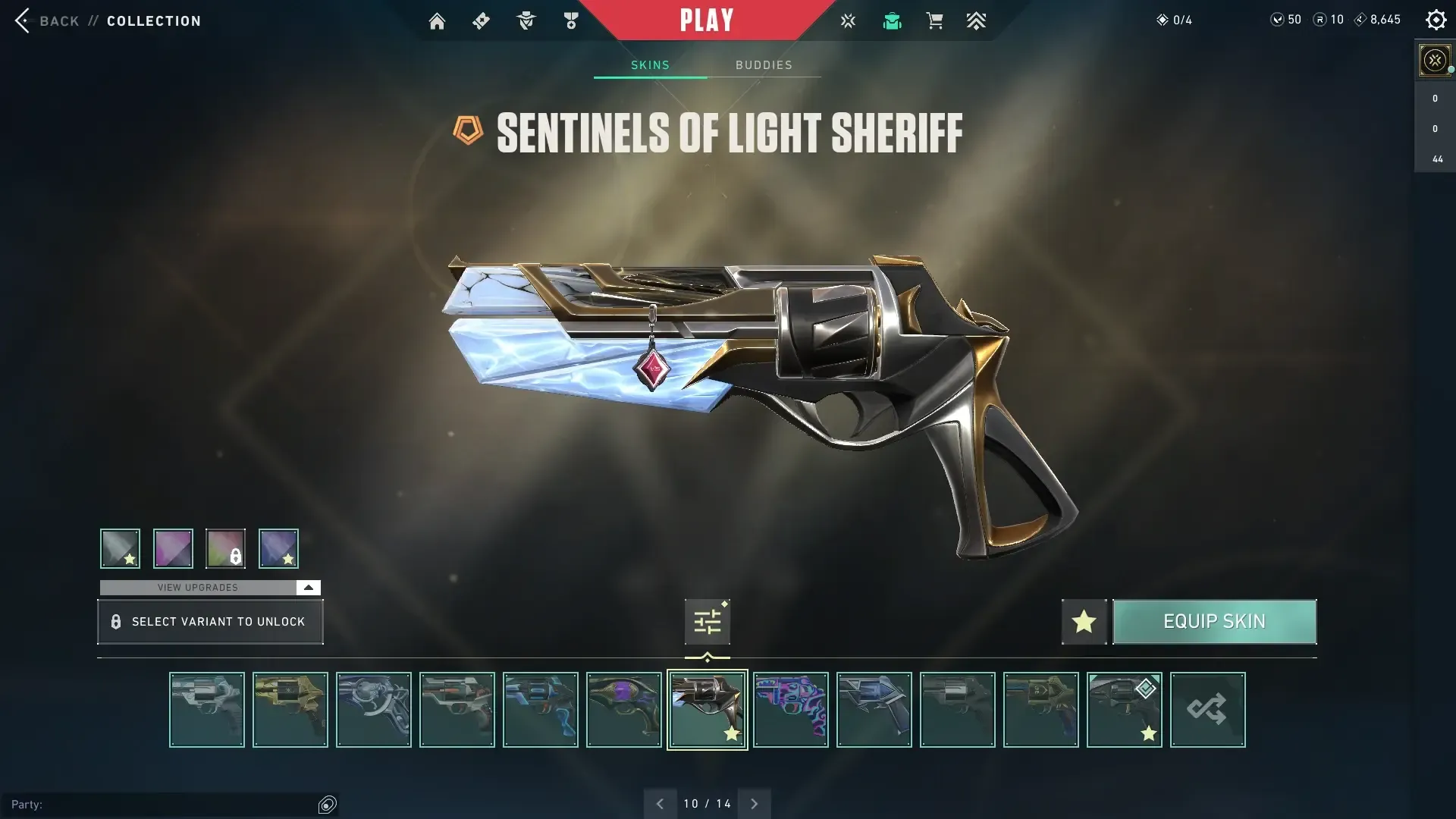Go to the next skin page
The image size is (1456, 819).
pyautogui.click(x=754, y=804)
